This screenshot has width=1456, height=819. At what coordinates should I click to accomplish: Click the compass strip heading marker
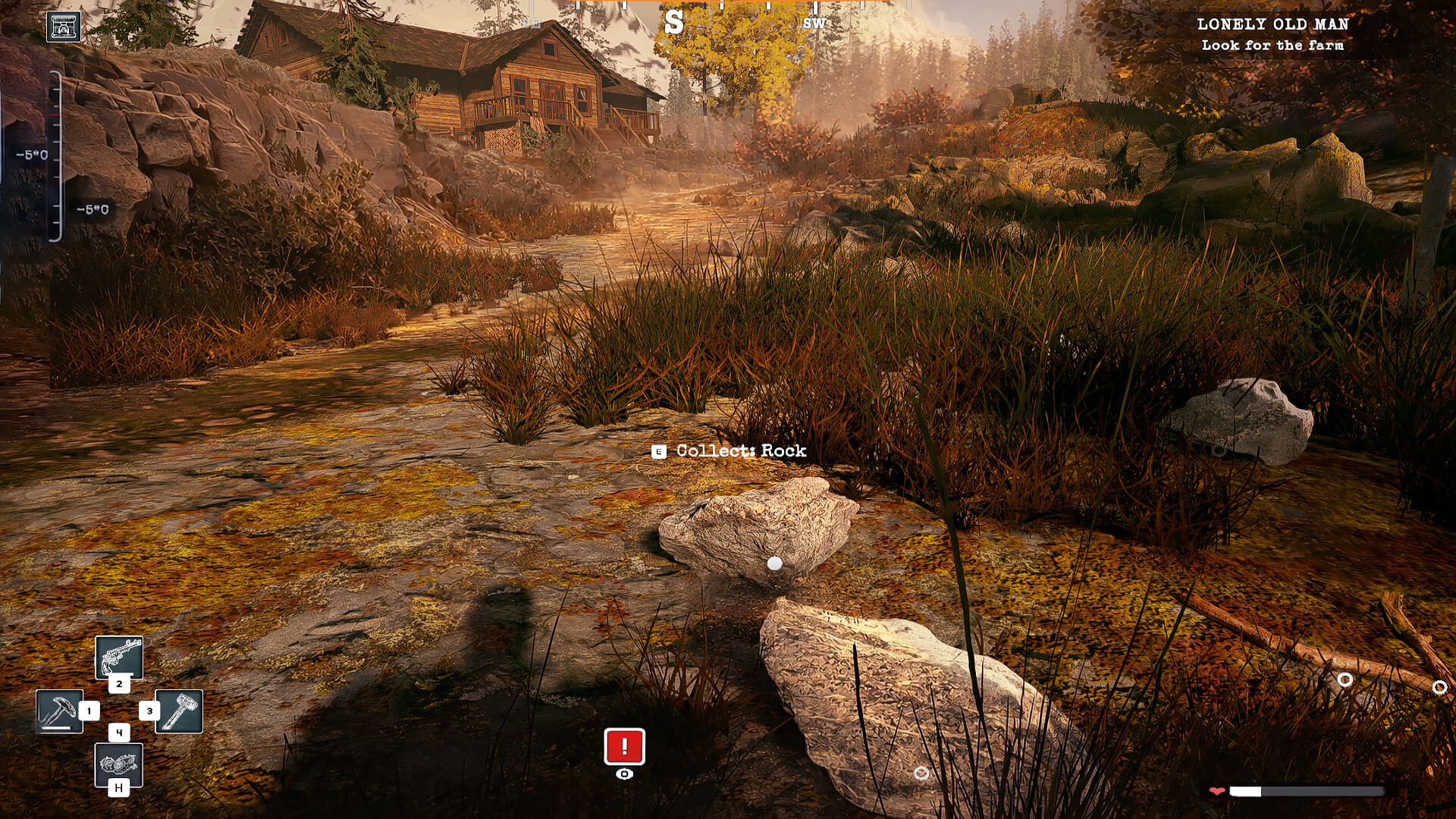point(673,23)
